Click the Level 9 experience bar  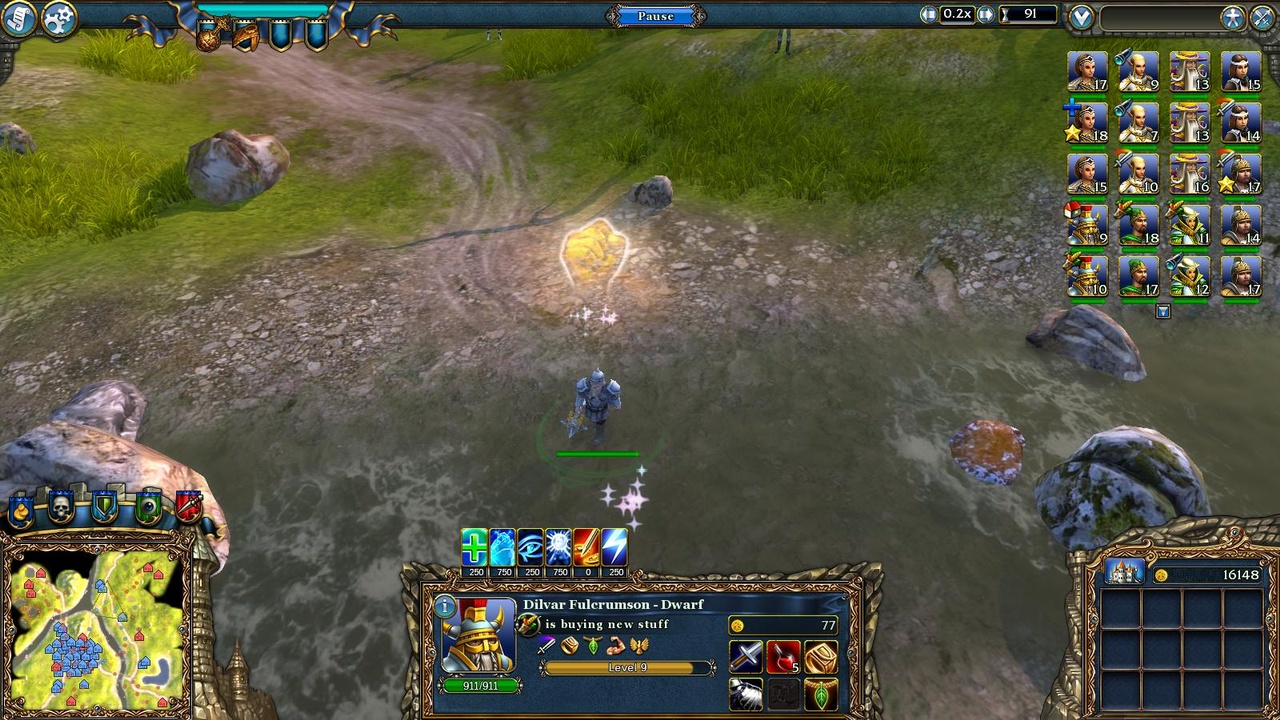[626, 665]
